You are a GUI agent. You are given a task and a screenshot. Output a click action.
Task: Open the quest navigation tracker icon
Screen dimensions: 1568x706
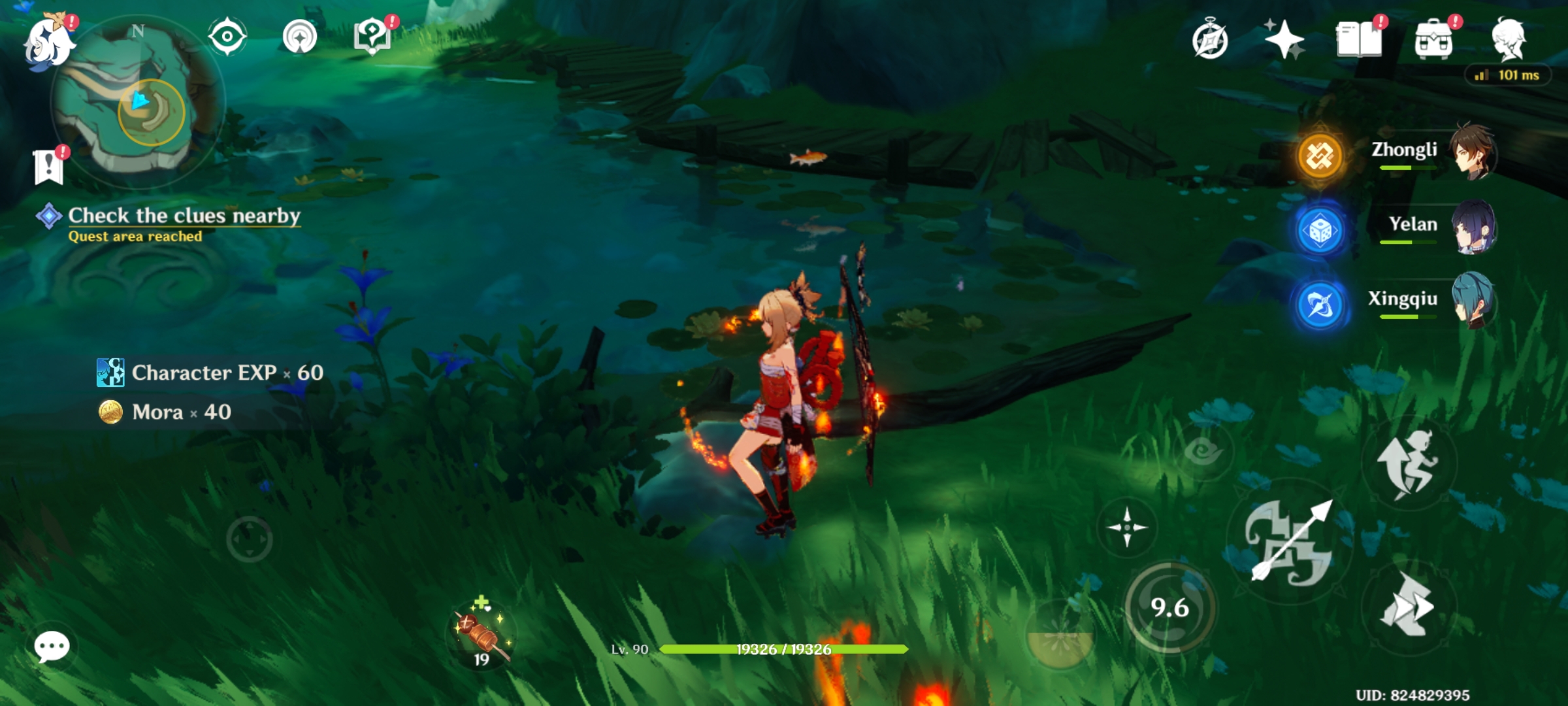pyautogui.click(x=301, y=38)
